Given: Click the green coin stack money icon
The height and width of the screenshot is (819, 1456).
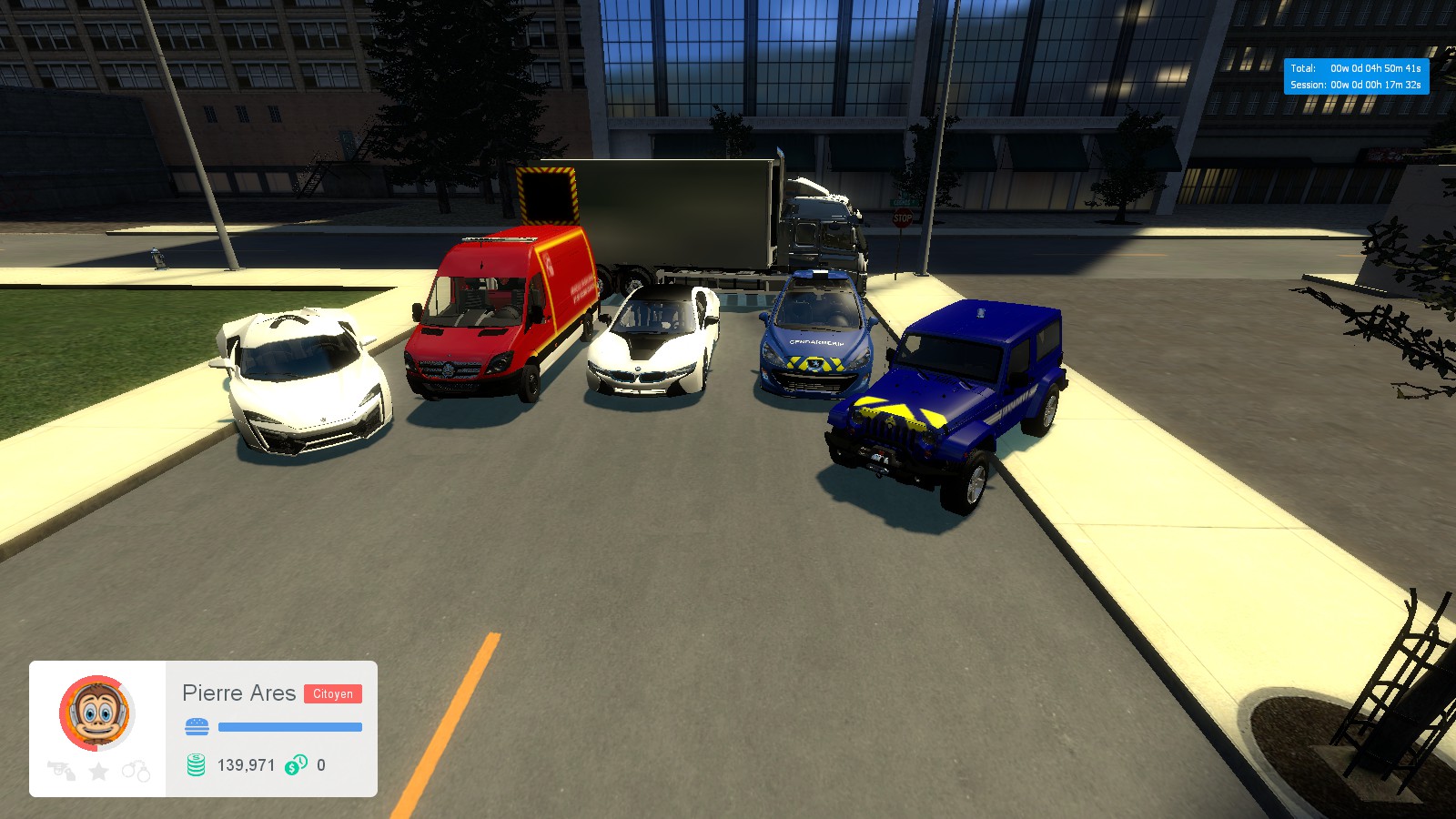Looking at the screenshot, I should click(x=194, y=765).
